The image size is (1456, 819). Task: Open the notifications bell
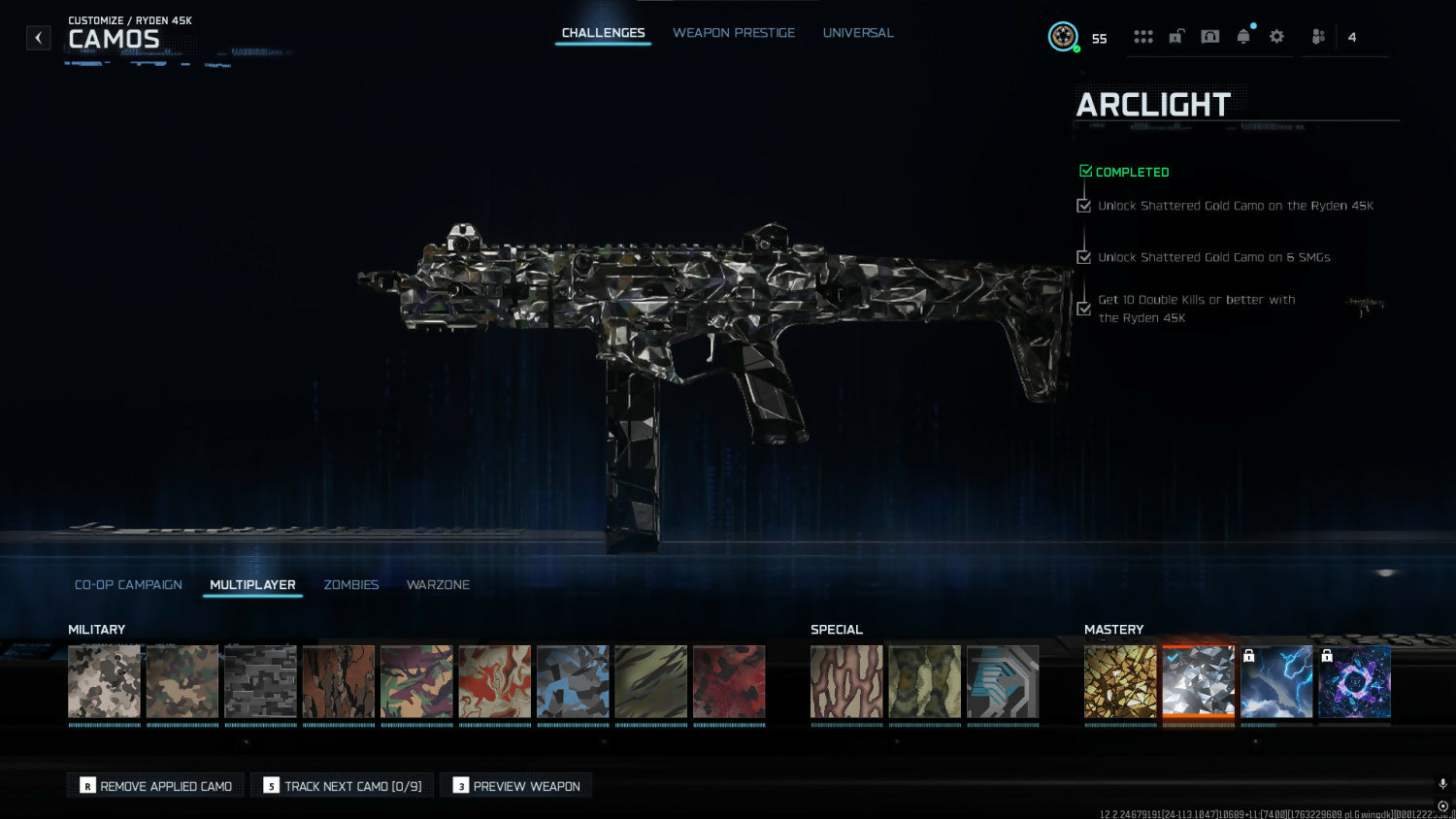[x=1243, y=37]
